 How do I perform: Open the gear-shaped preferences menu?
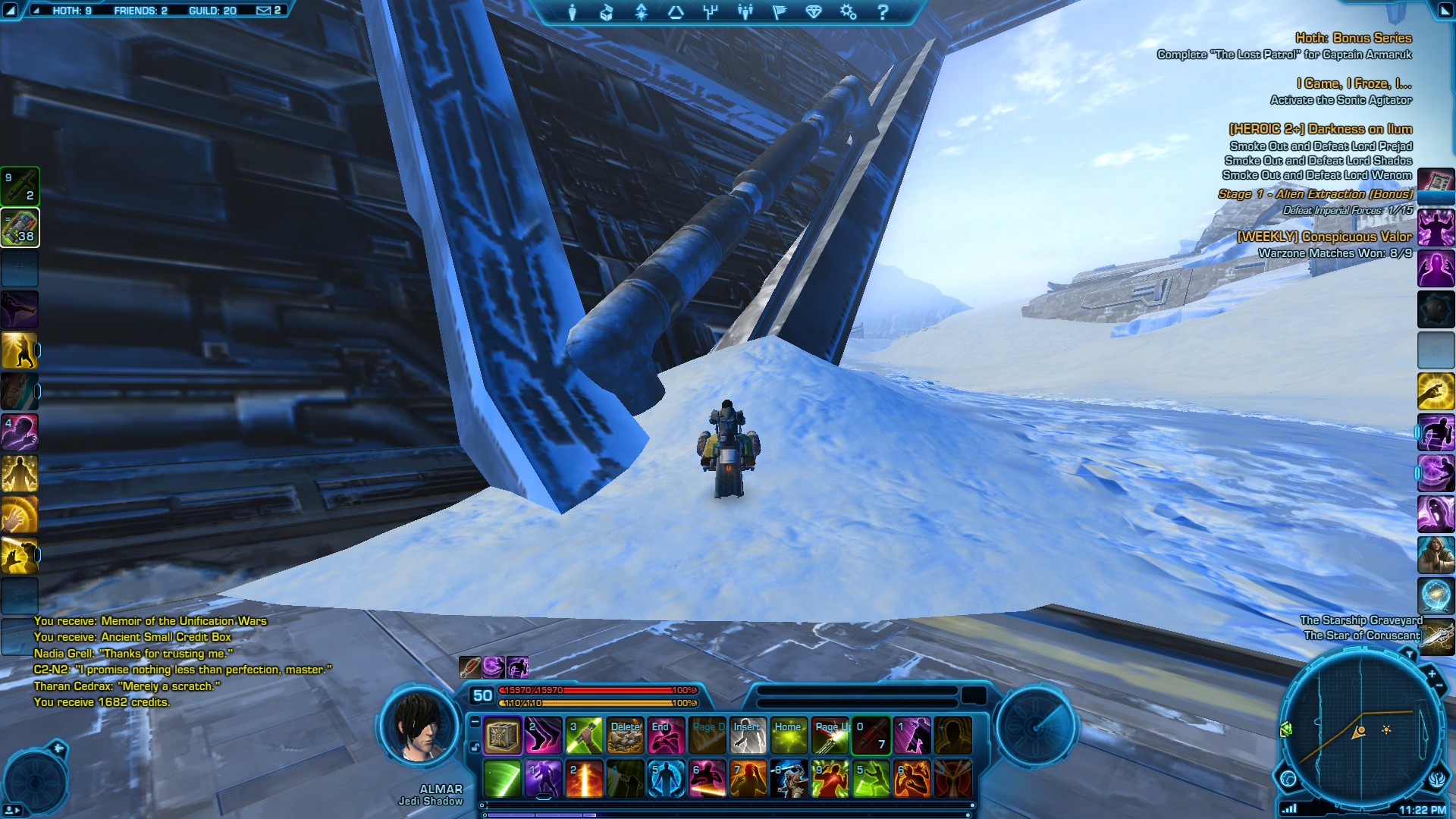coord(848,12)
